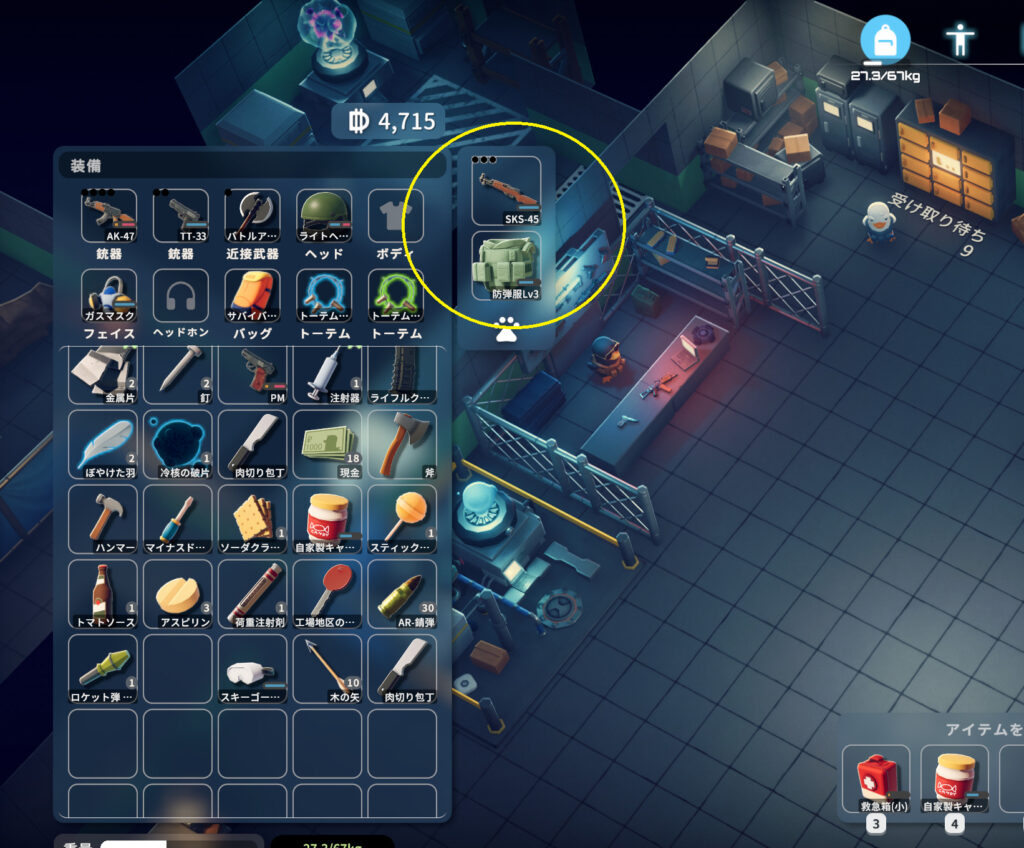The image size is (1024, 848).
Task: Pick the SKS-45 rifle slot
Action: pos(506,190)
